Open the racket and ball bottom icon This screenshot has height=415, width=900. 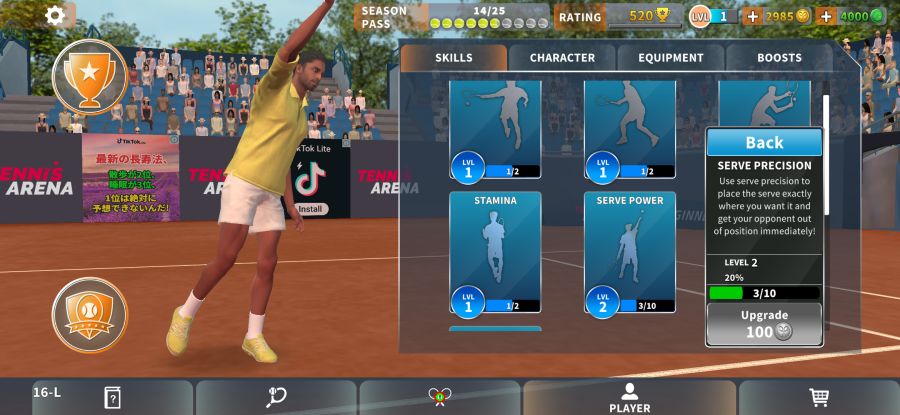[x=276, y=397]
